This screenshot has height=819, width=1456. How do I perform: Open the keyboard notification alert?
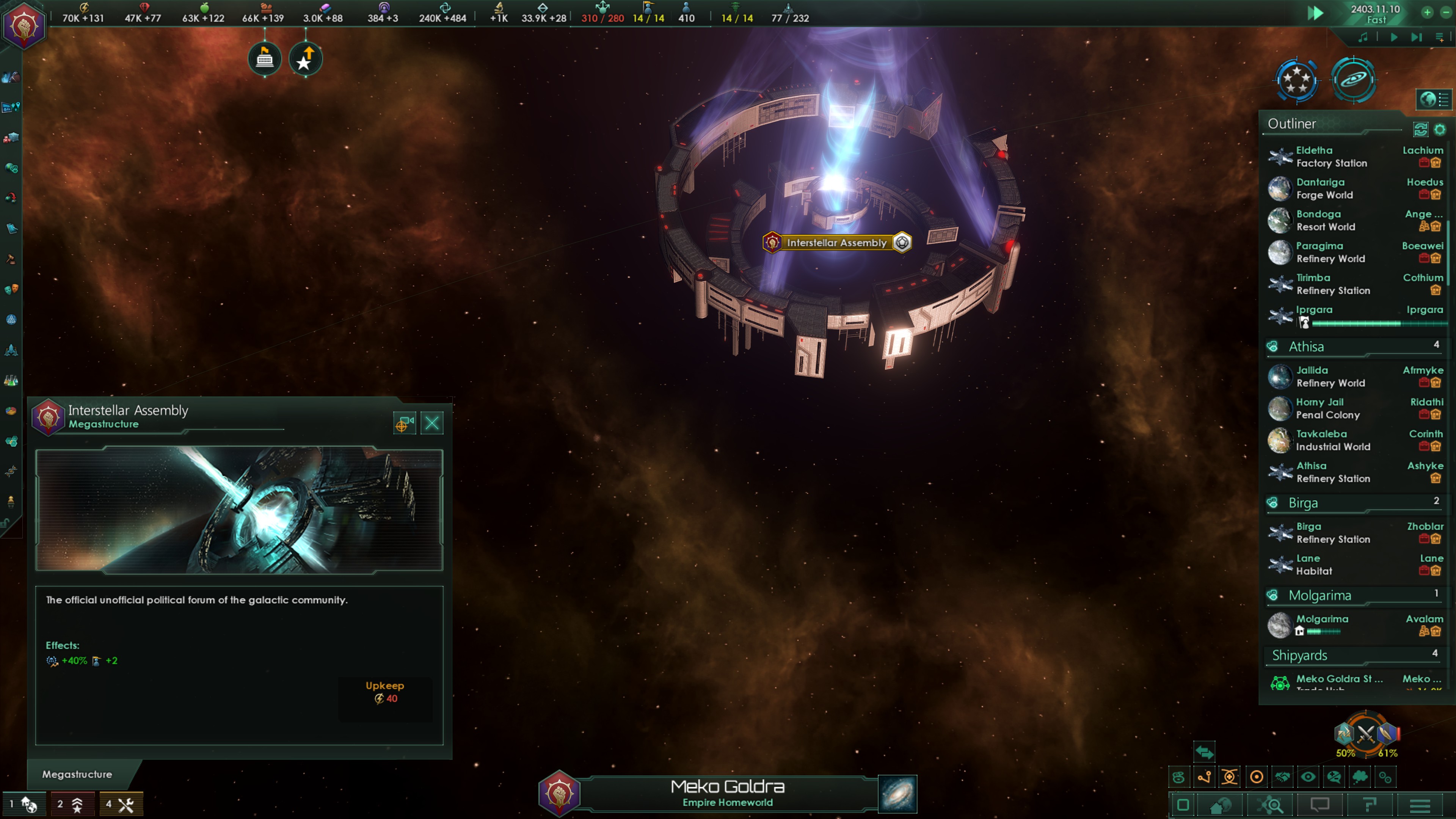point(265,58)
